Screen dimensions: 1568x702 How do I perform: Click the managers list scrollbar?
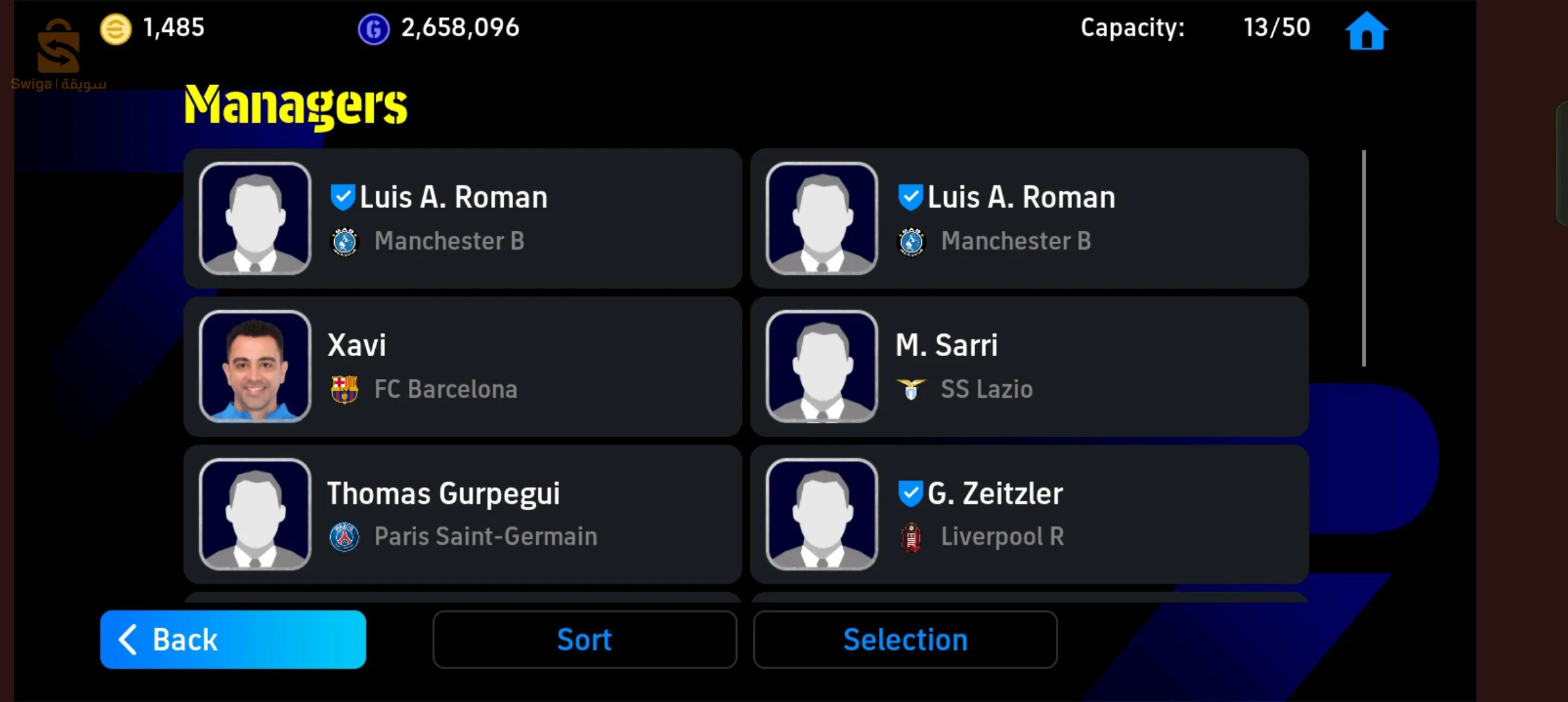point(1363,259)
